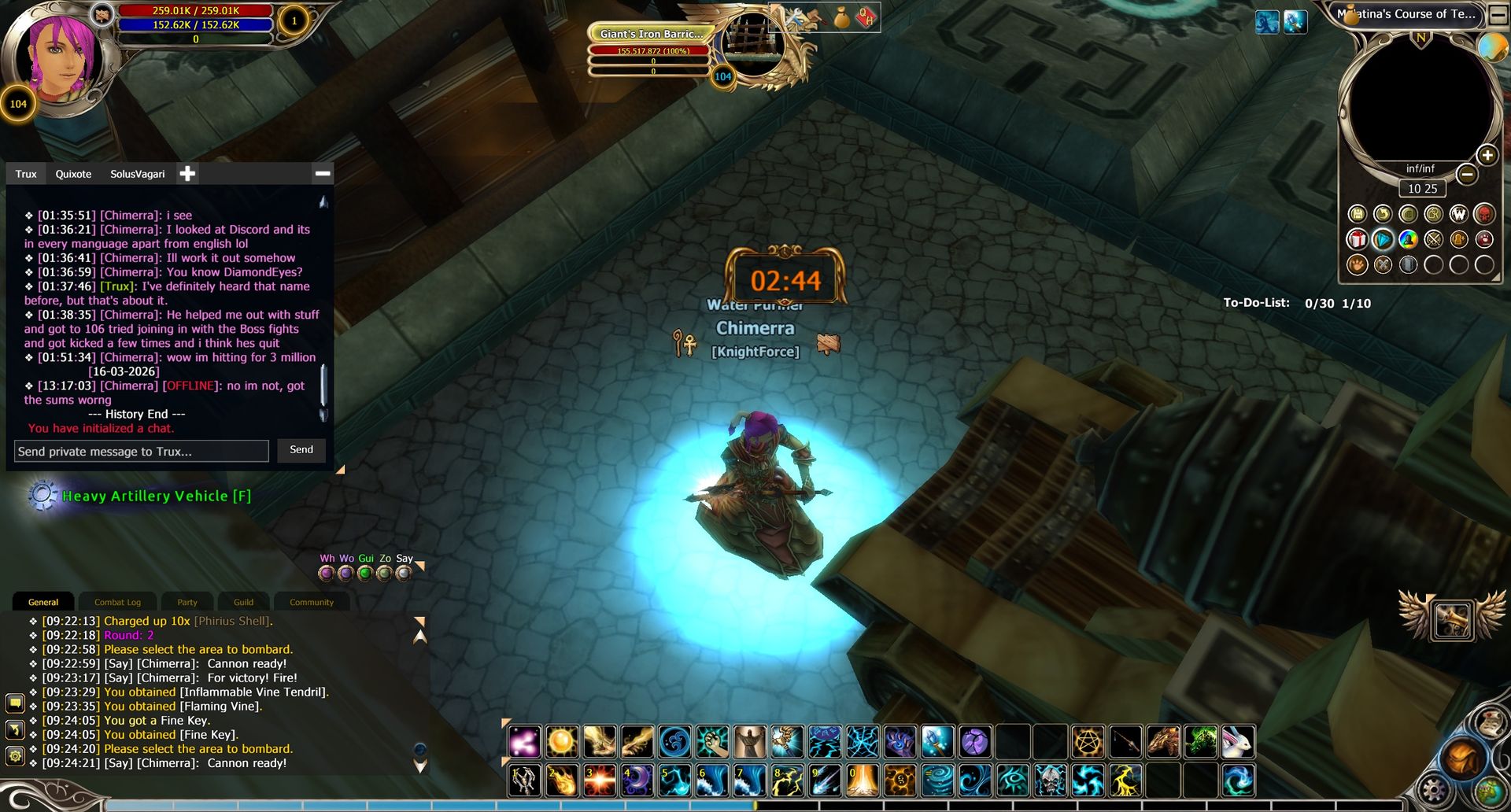The image size is (1511, 812).
Task: Open the gift box icon under minimap
Action: click(x=1357, y=239)
